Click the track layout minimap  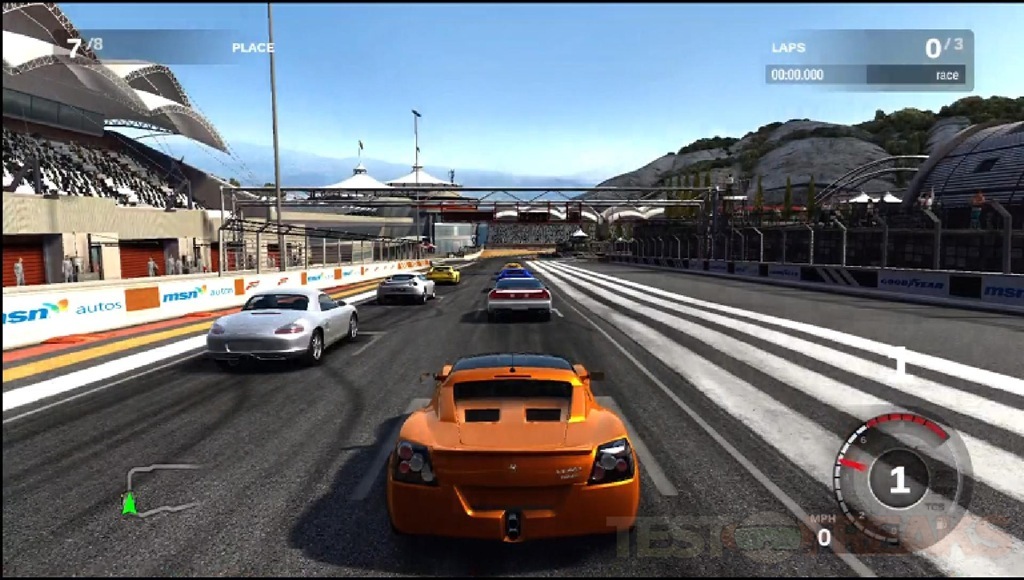(x=160, y=489)
